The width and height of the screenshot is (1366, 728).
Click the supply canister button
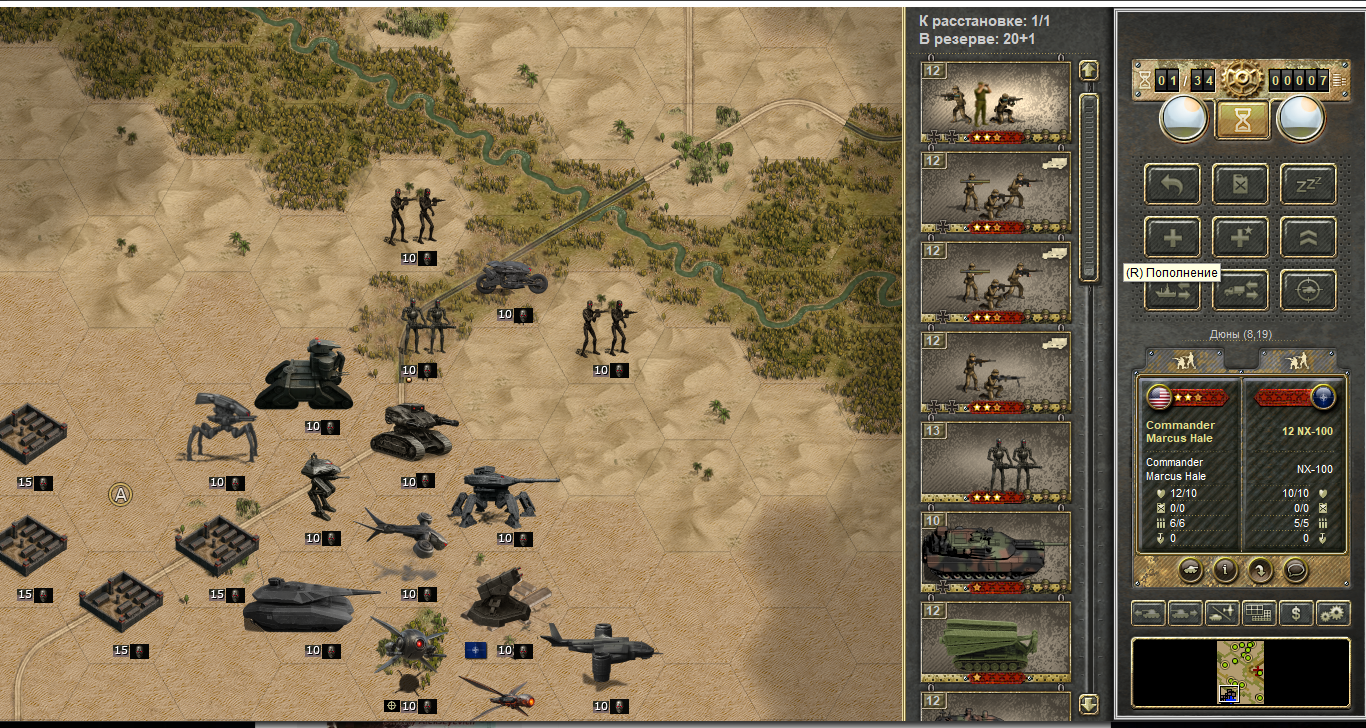[x=1240, y=184]
